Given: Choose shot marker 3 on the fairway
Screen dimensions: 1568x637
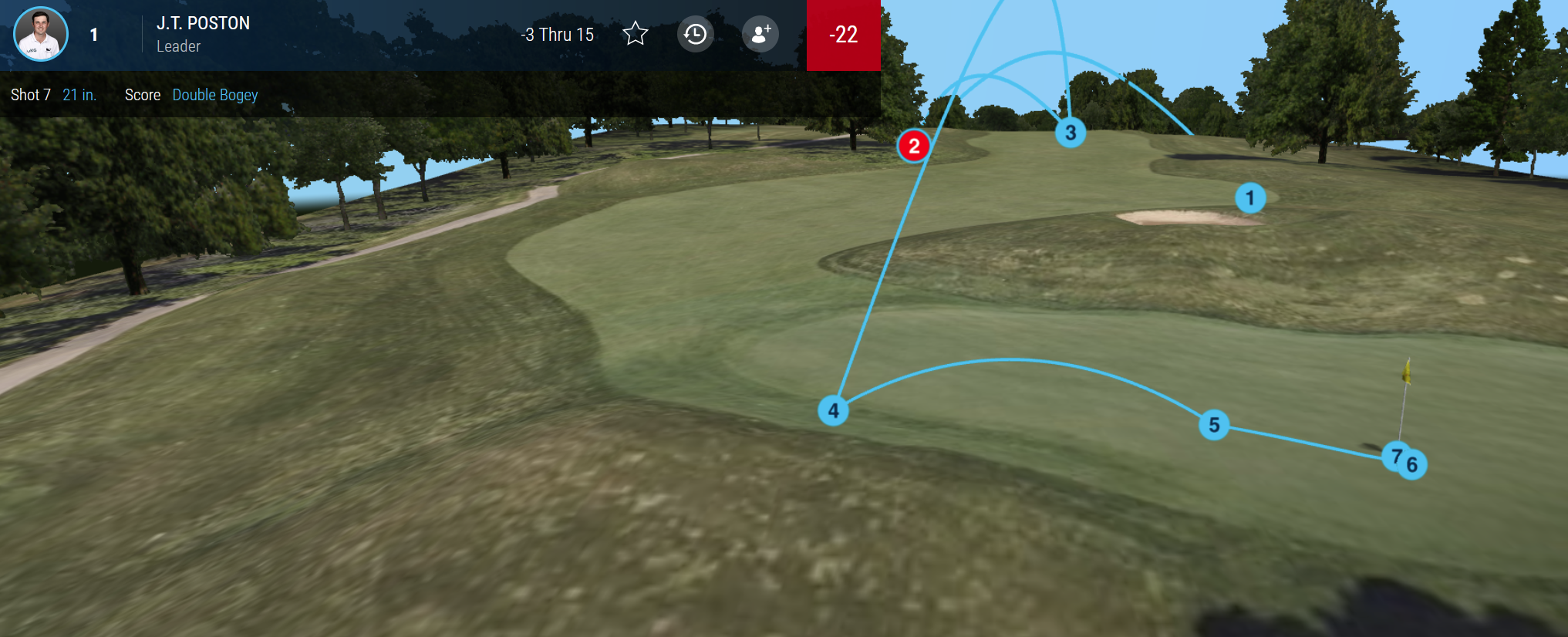Looking at the screenshot, I should pos(1071,133).
